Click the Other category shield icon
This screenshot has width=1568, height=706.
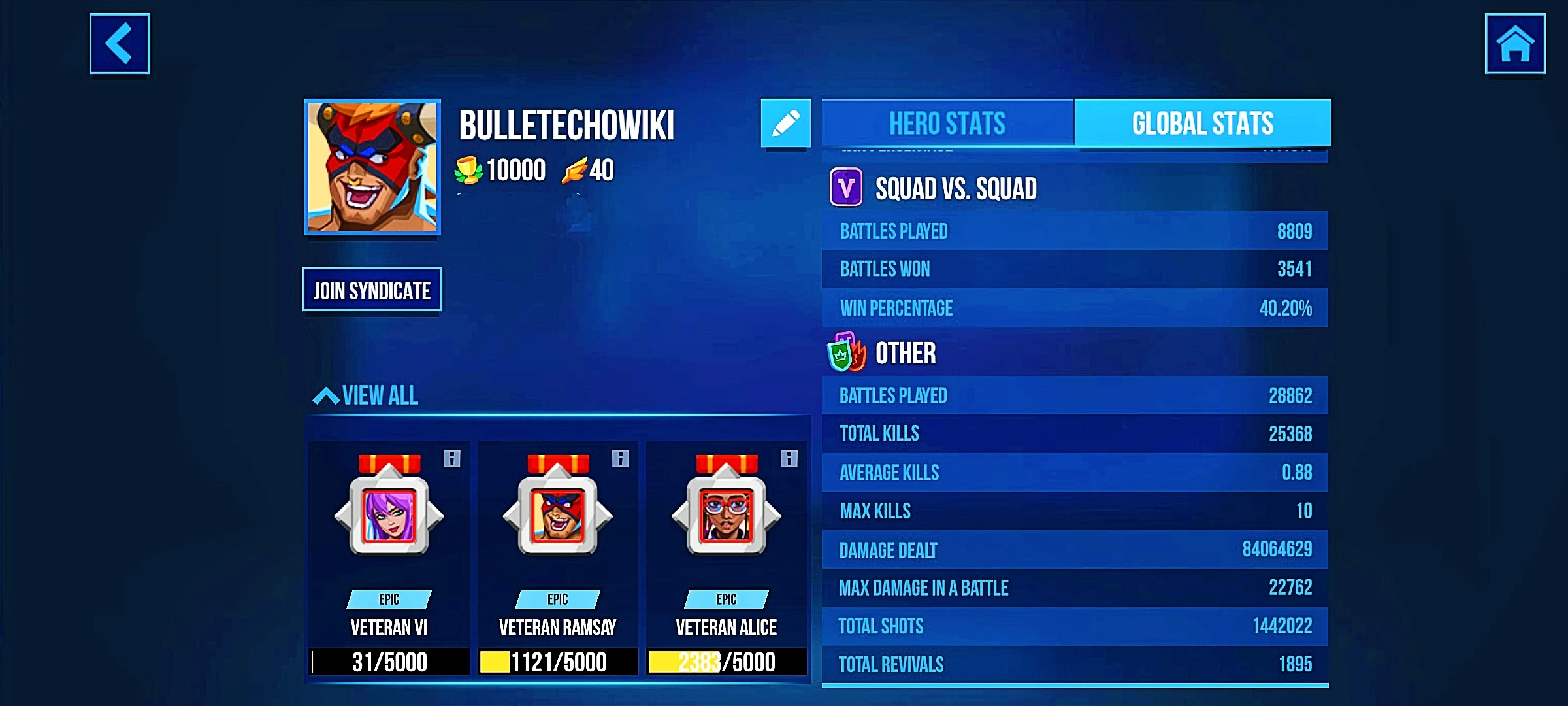click(846, 353)
